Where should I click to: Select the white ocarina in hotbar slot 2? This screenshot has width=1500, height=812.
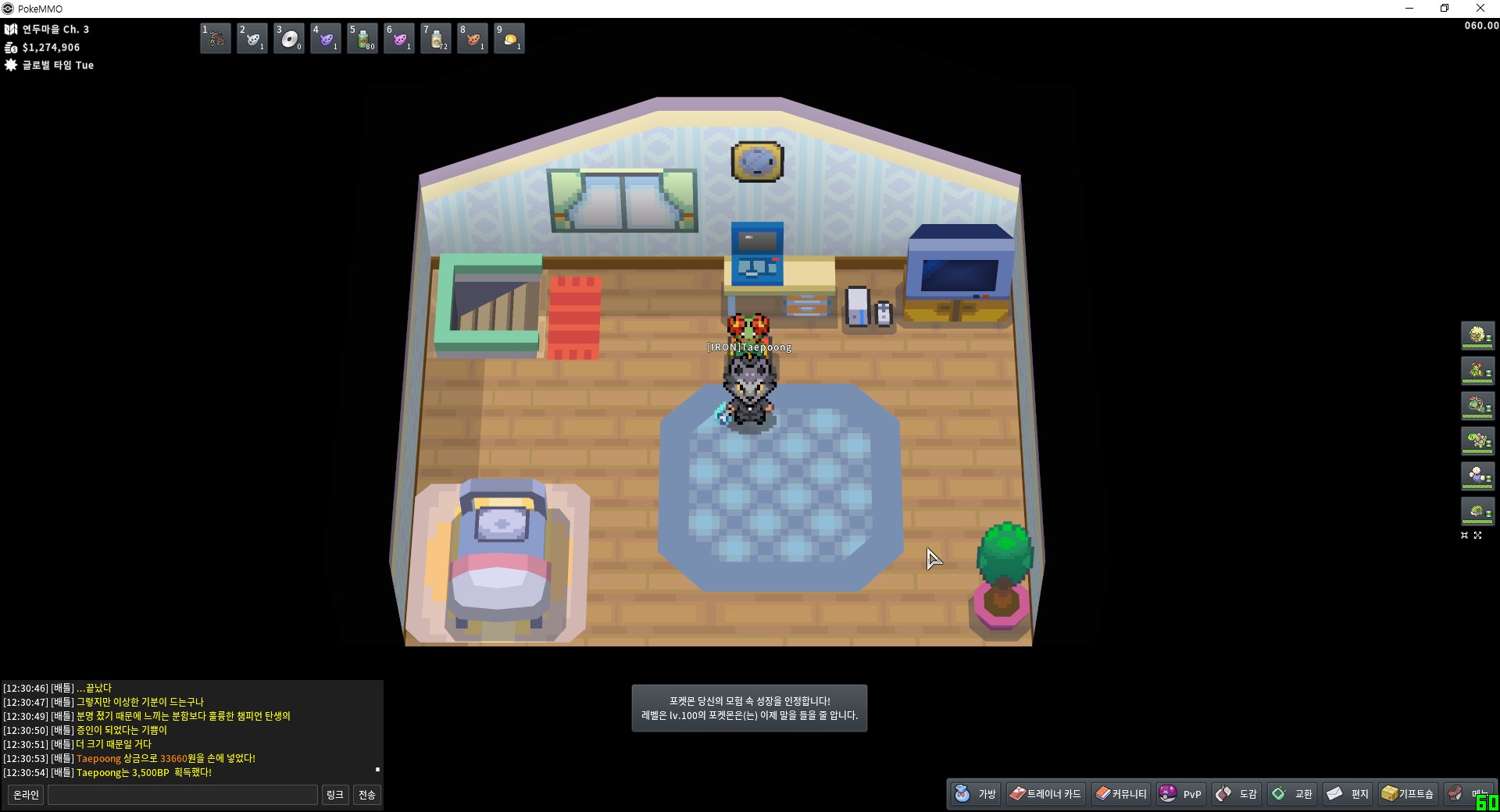(252, 38)
